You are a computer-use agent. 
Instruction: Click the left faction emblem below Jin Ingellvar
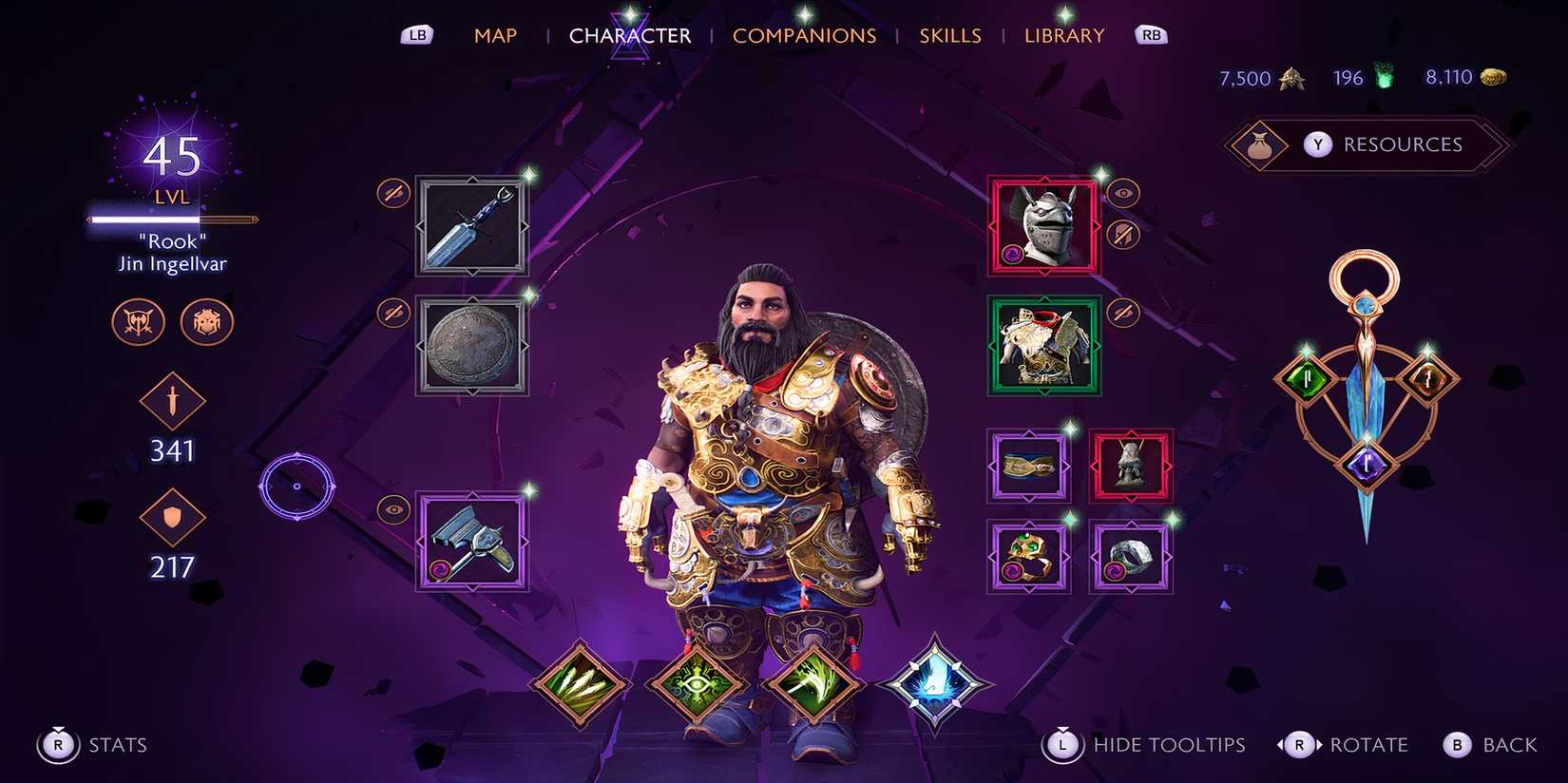(x=137, y=322)
